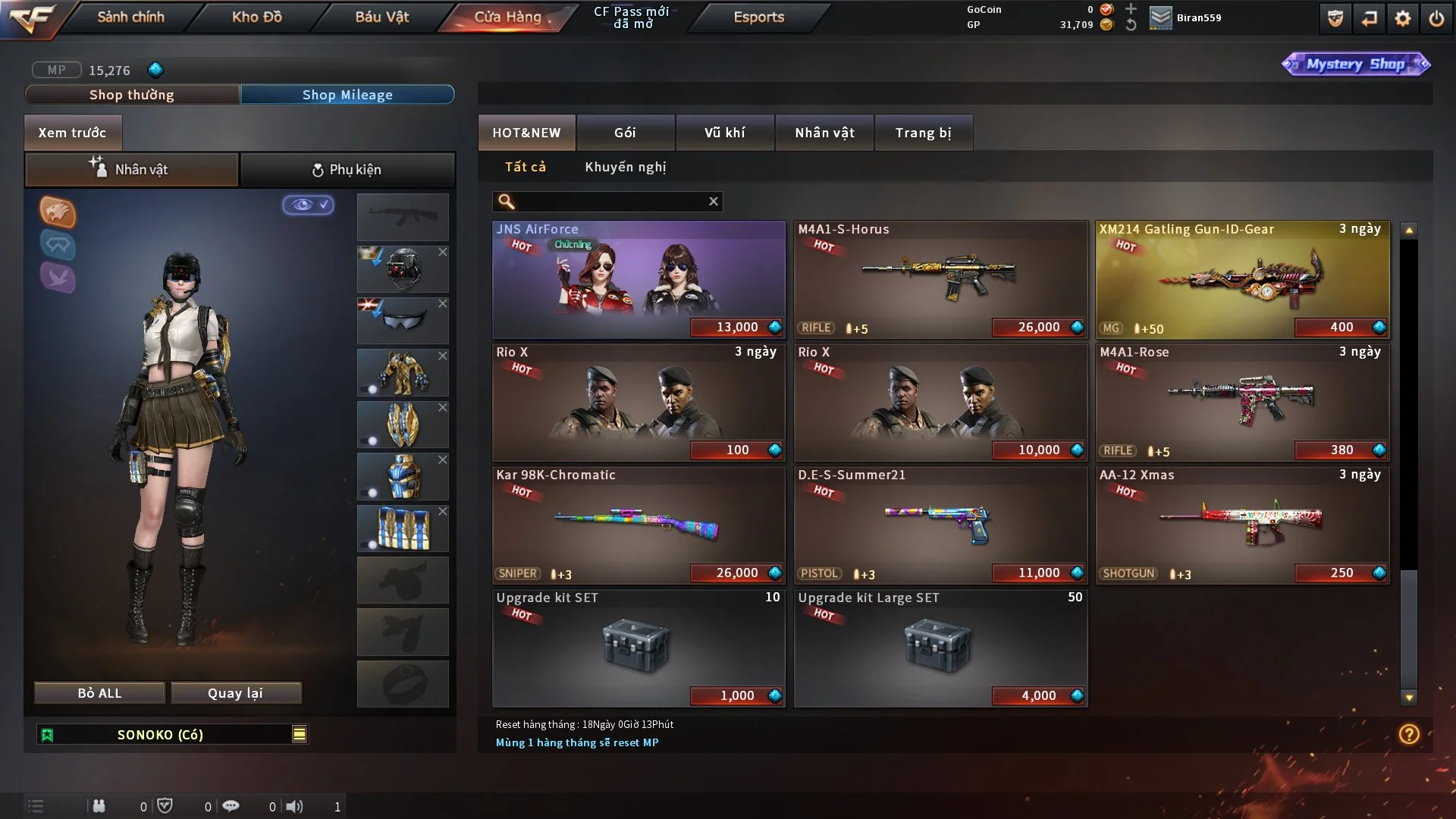The height and width of the screenshot is (819, 1456).
Task: Open the Kho Đồ inventory menu
Action: (x=256, y=17)
